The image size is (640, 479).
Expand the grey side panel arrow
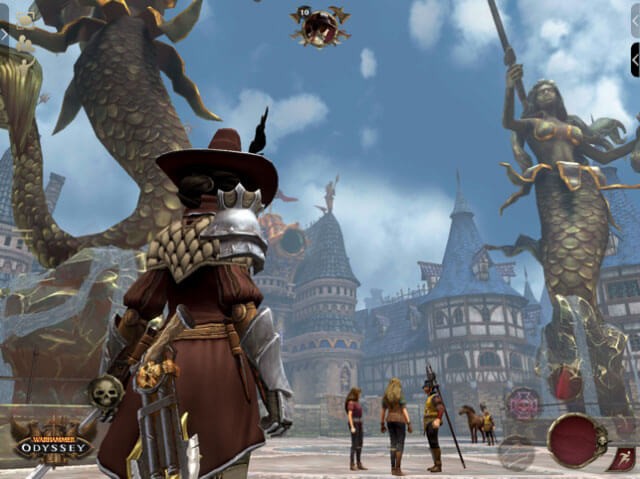(634, 21)
